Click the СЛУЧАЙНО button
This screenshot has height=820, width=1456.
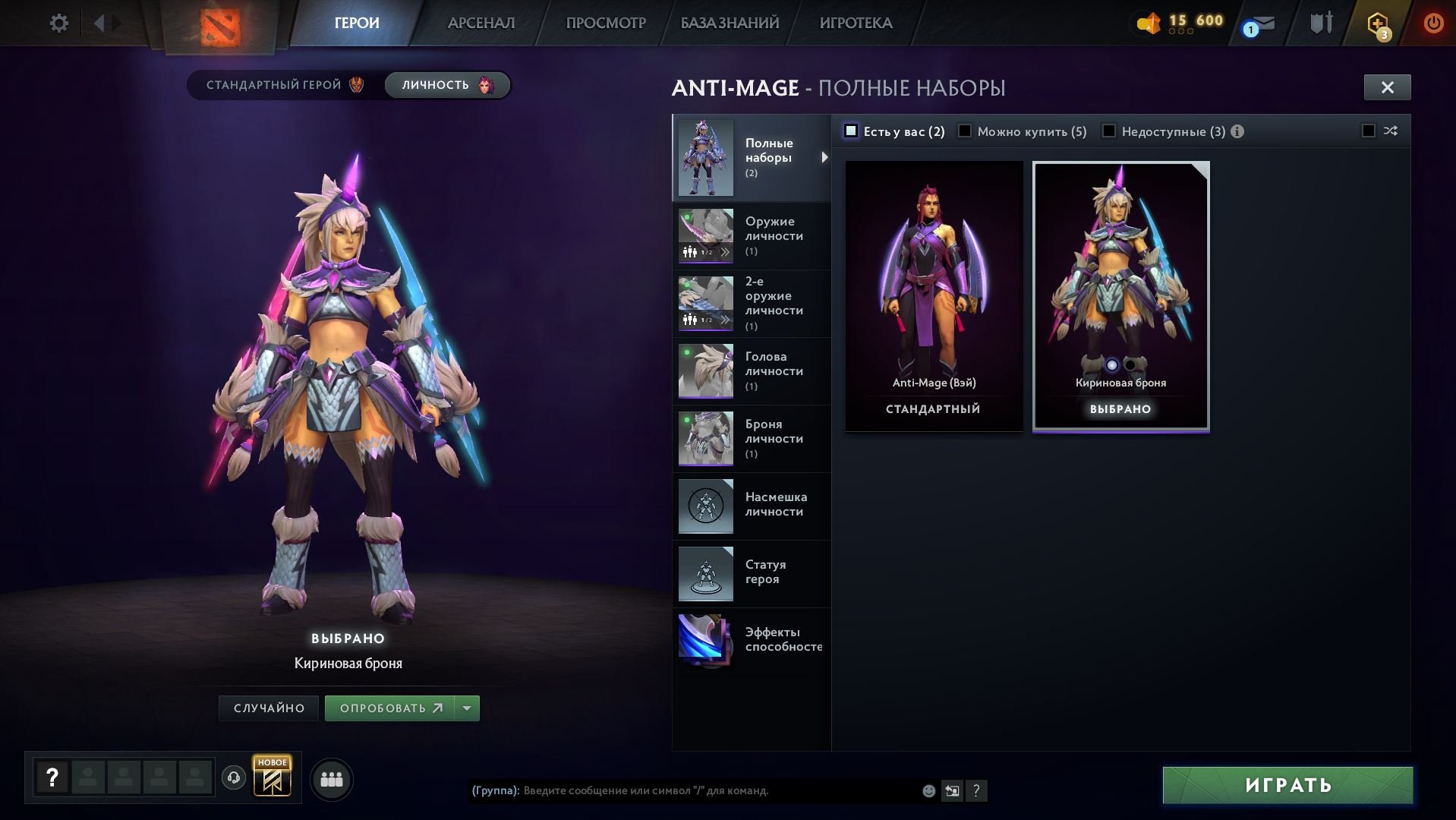point(268,708)
